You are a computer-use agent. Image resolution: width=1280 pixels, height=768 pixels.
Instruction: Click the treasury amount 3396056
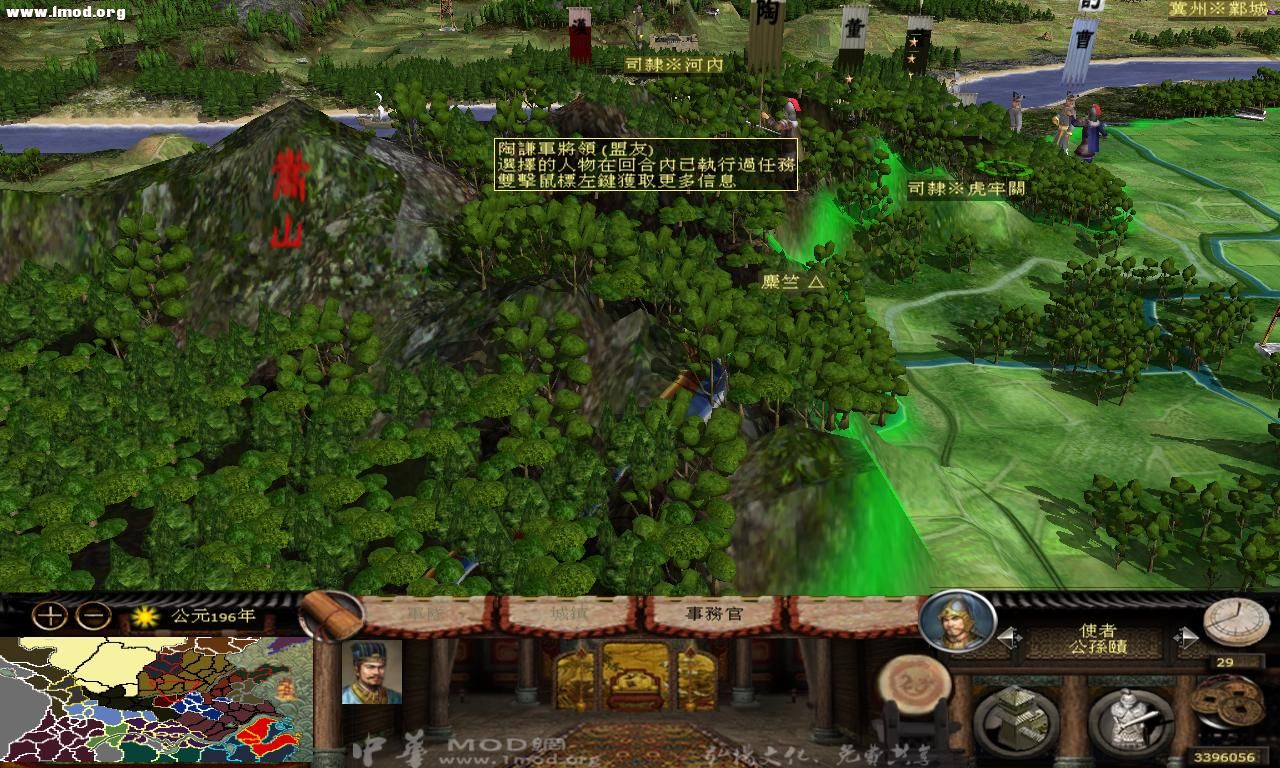[x=1227, y=754]
